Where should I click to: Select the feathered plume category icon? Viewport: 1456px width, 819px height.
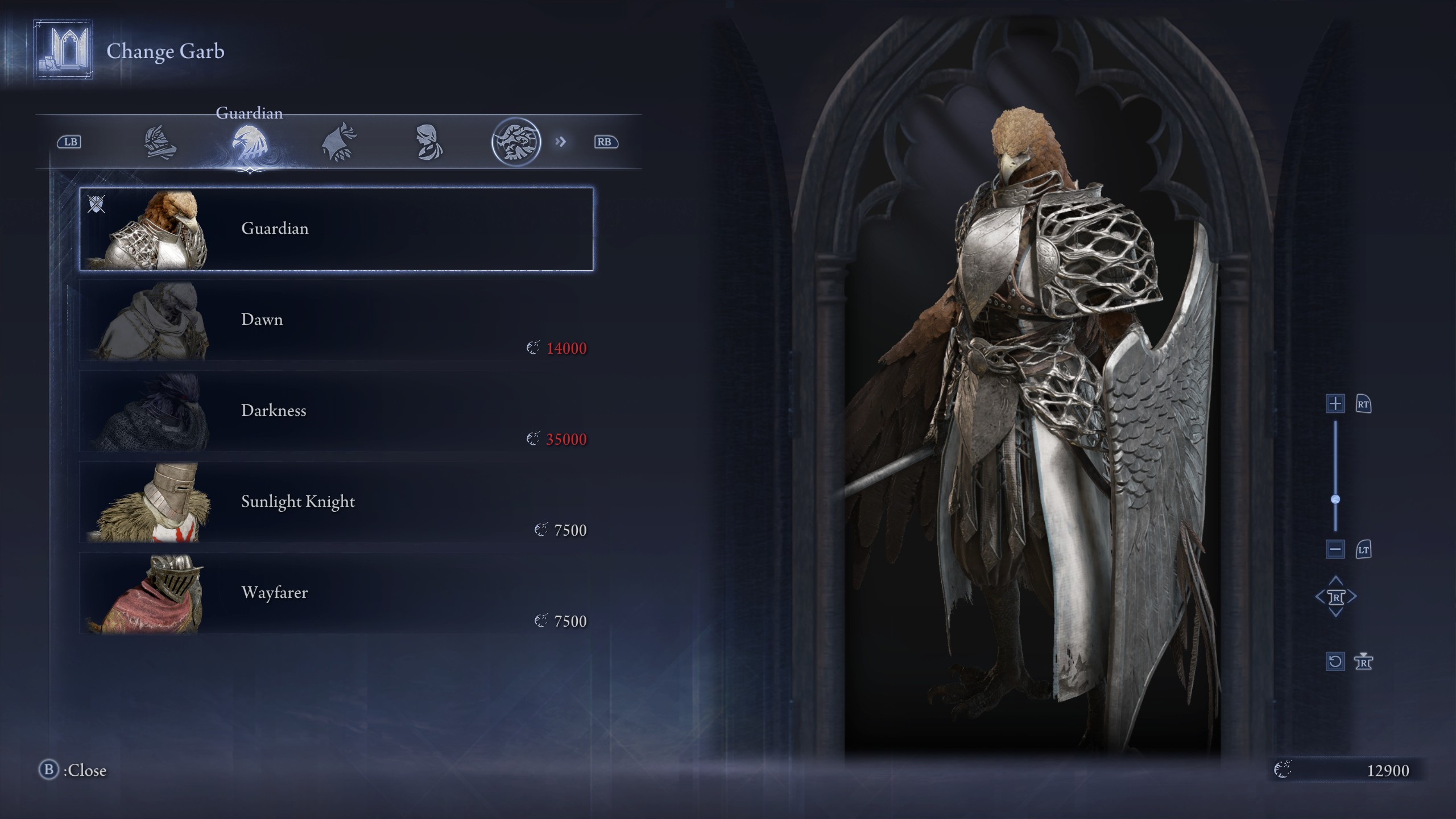(x=339, y=142)
